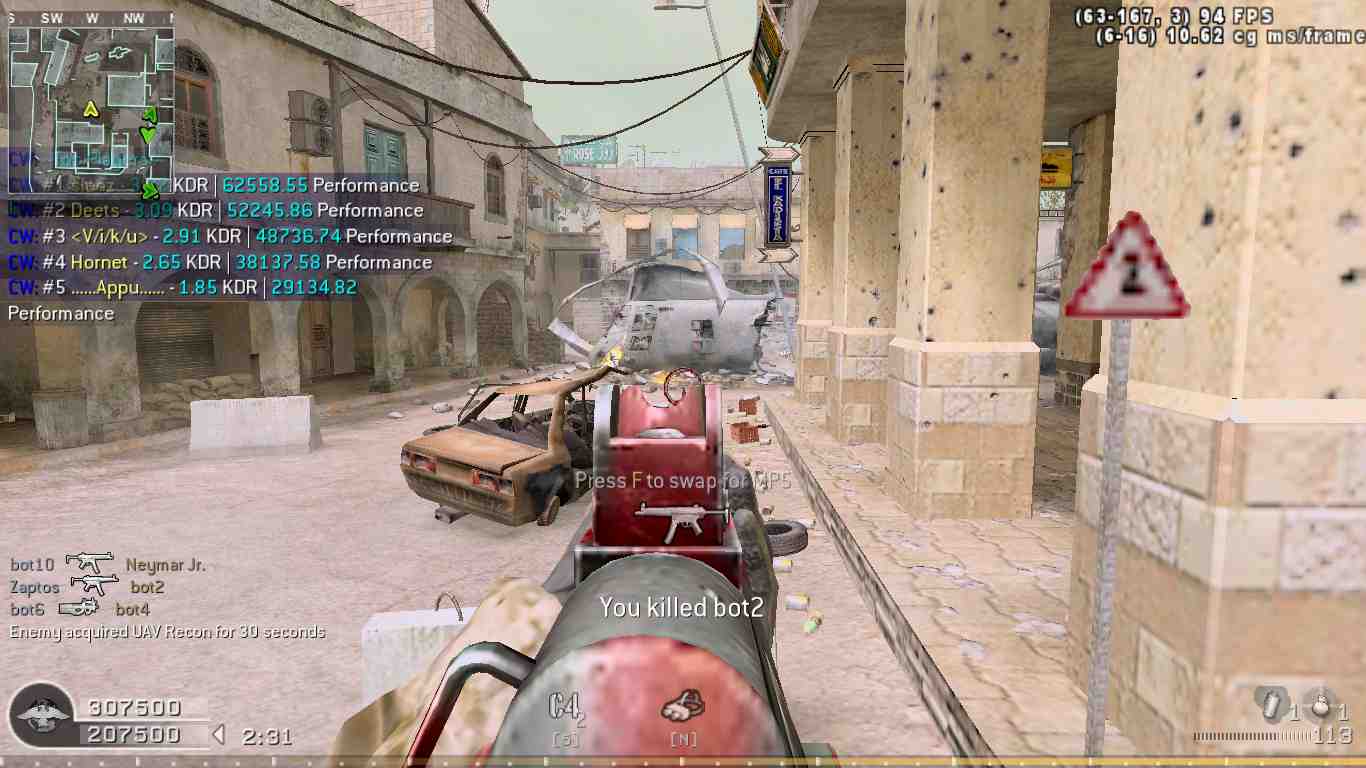Click the #2 Deets leaderboard row
Viewport: 1366px width, 768px height.
point(215,211)
